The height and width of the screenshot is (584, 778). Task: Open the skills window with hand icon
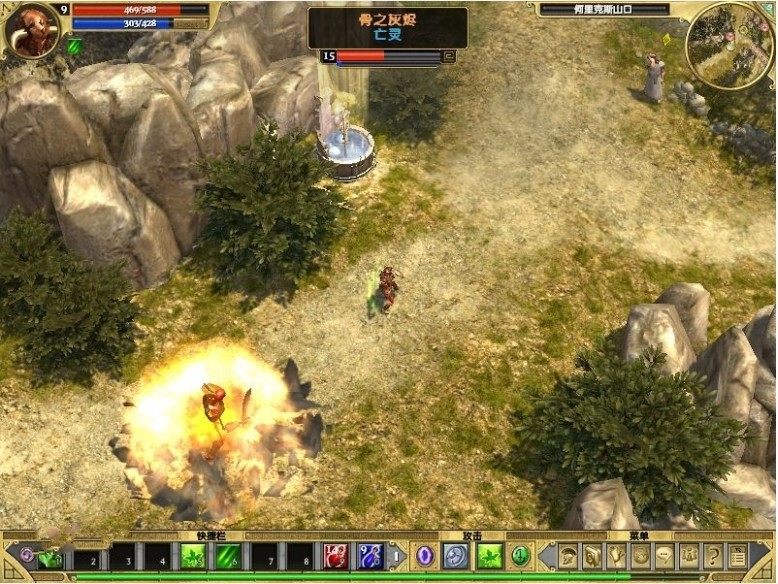click(x=617, y=556)
